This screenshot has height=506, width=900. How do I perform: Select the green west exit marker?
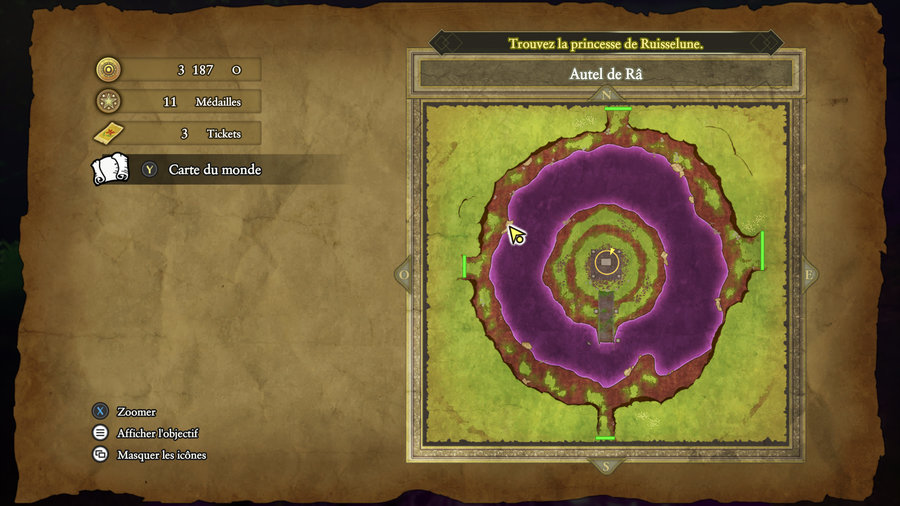tap(464, 266)
